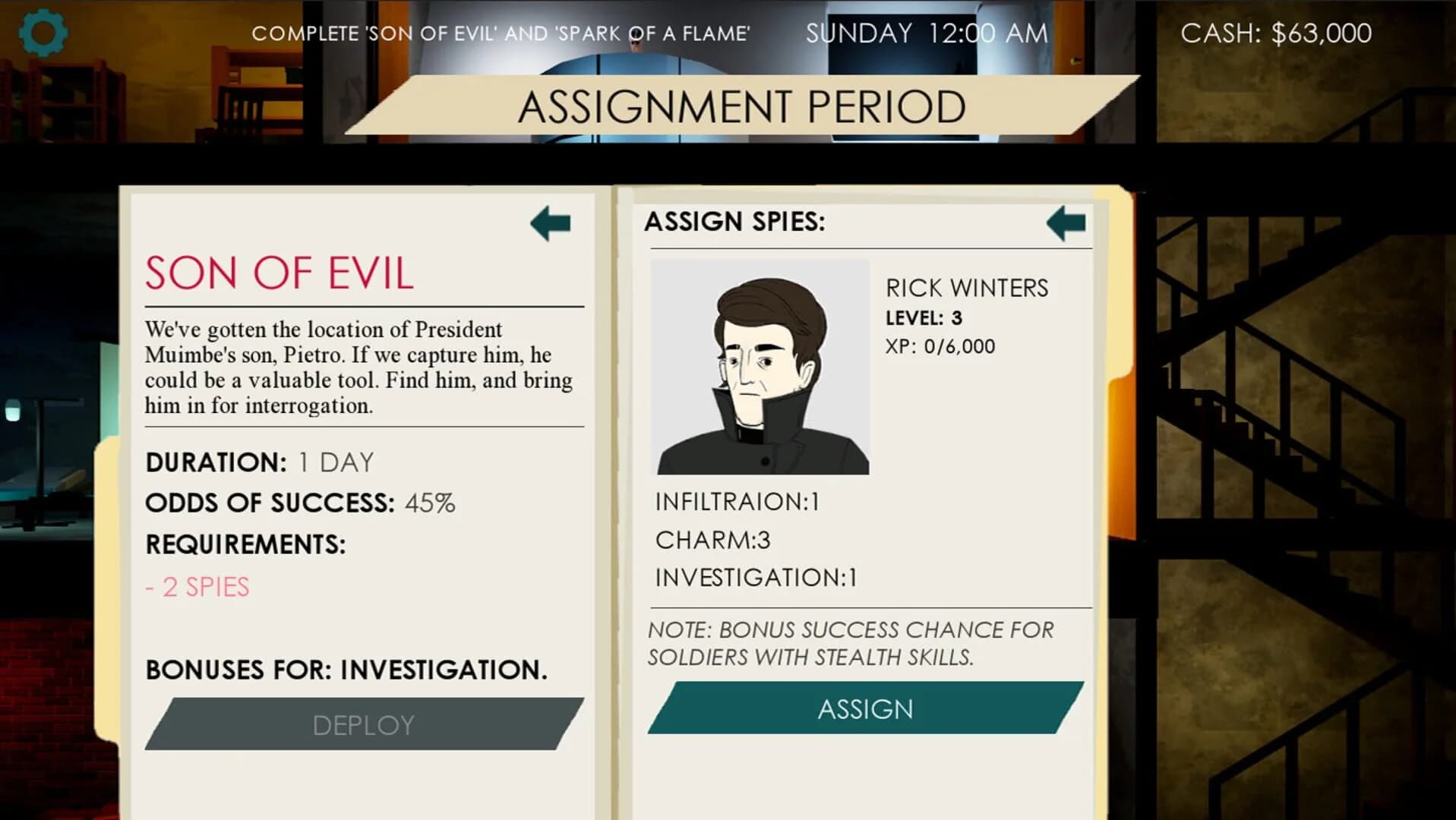The width and height of the screenshot is (1456, 820).
Task: Click the 2 SPIES requirement text
Action: click(x=197, y=587)
